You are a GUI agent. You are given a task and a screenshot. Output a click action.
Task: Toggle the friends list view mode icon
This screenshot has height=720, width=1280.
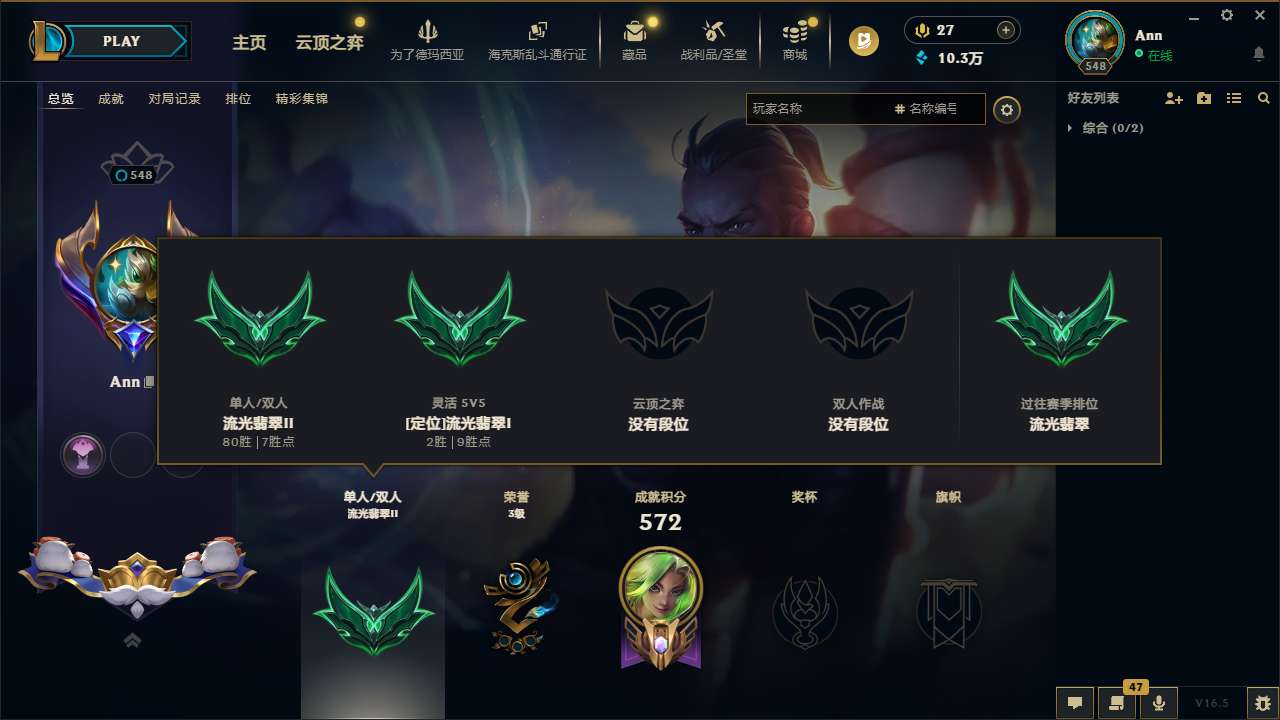coord(1233,98)
